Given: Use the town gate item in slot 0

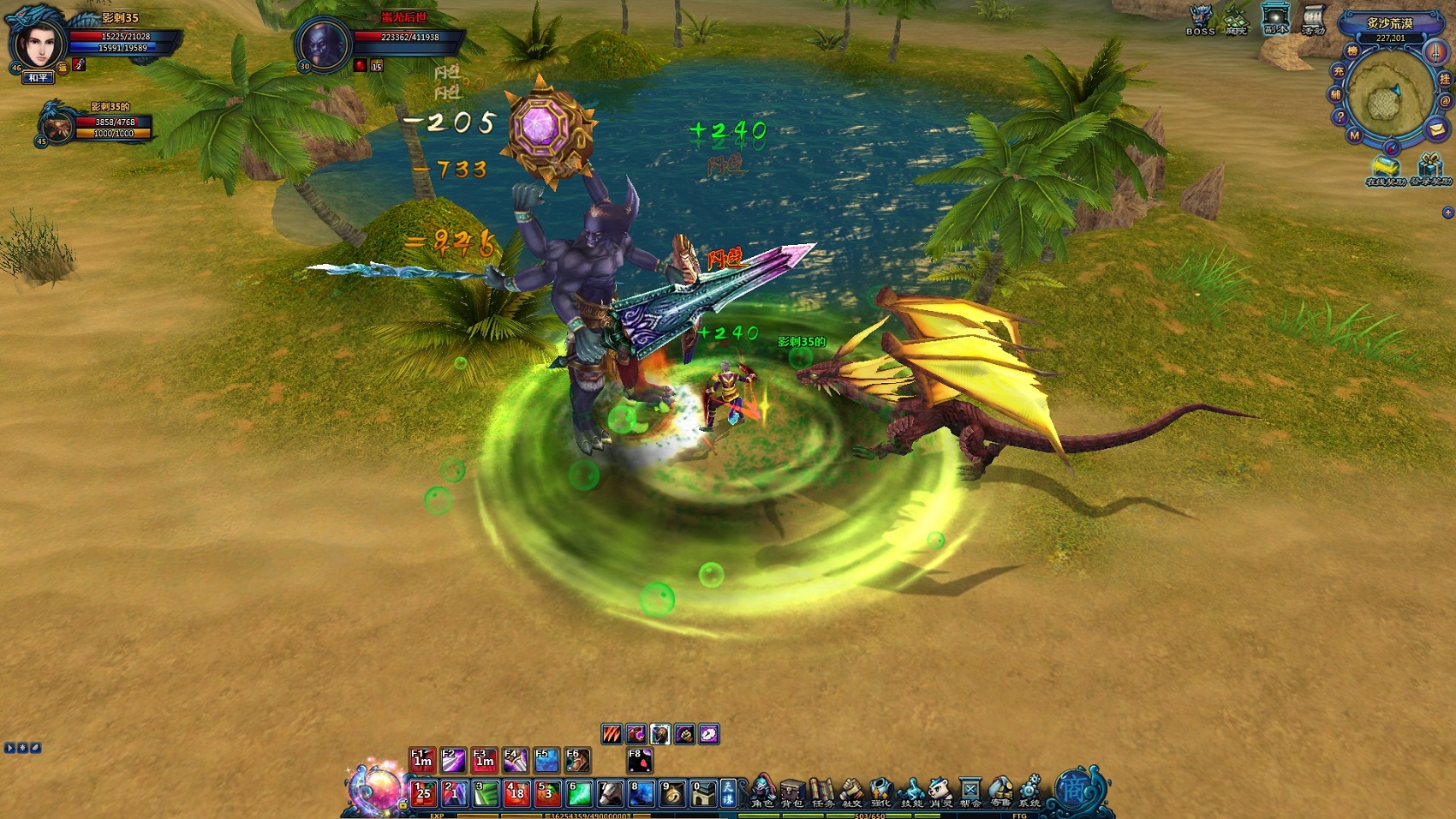Looking at the screenshot, I should 703,793.
